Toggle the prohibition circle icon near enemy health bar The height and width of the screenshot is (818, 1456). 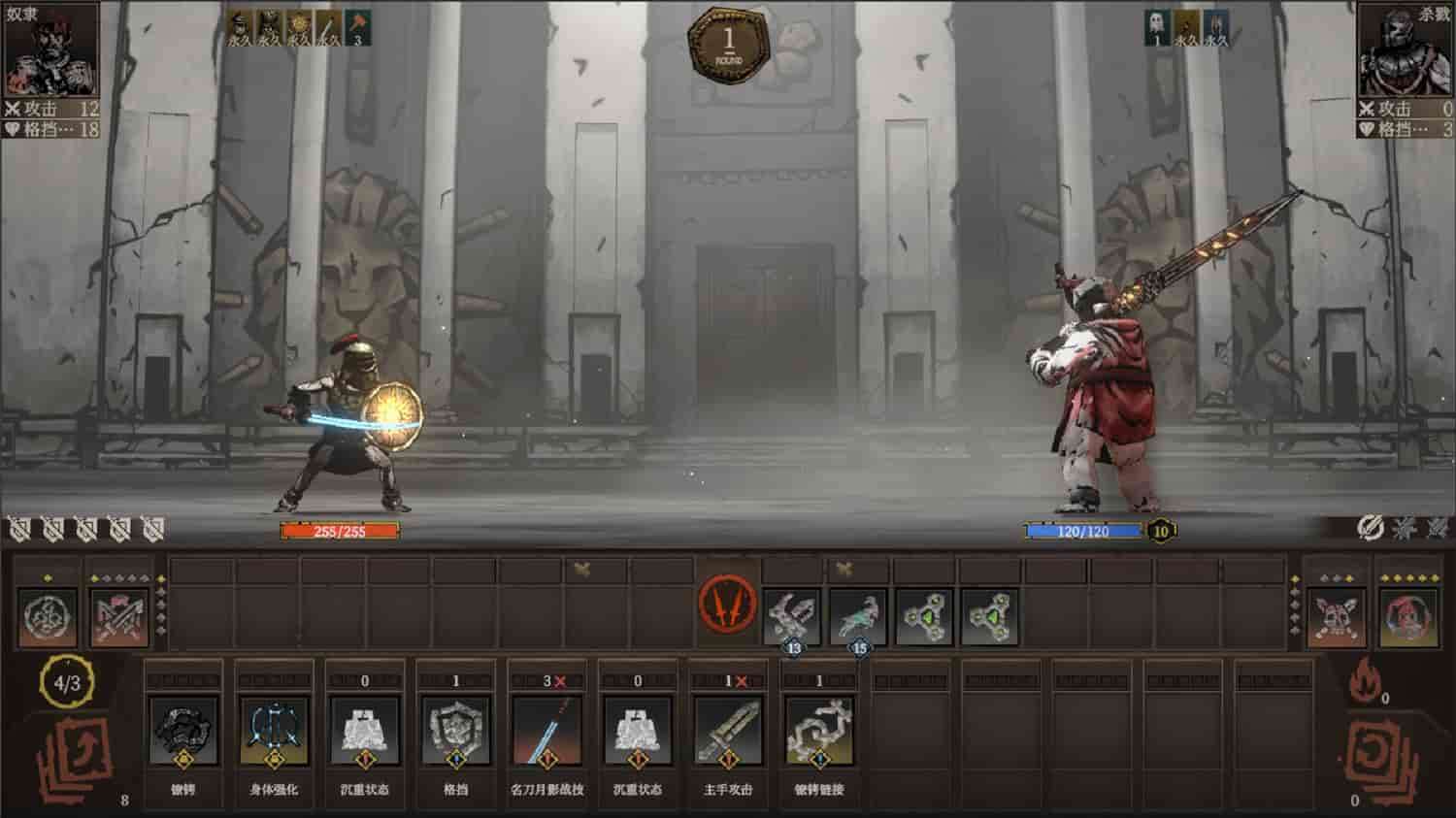[x=1369, y=528]
